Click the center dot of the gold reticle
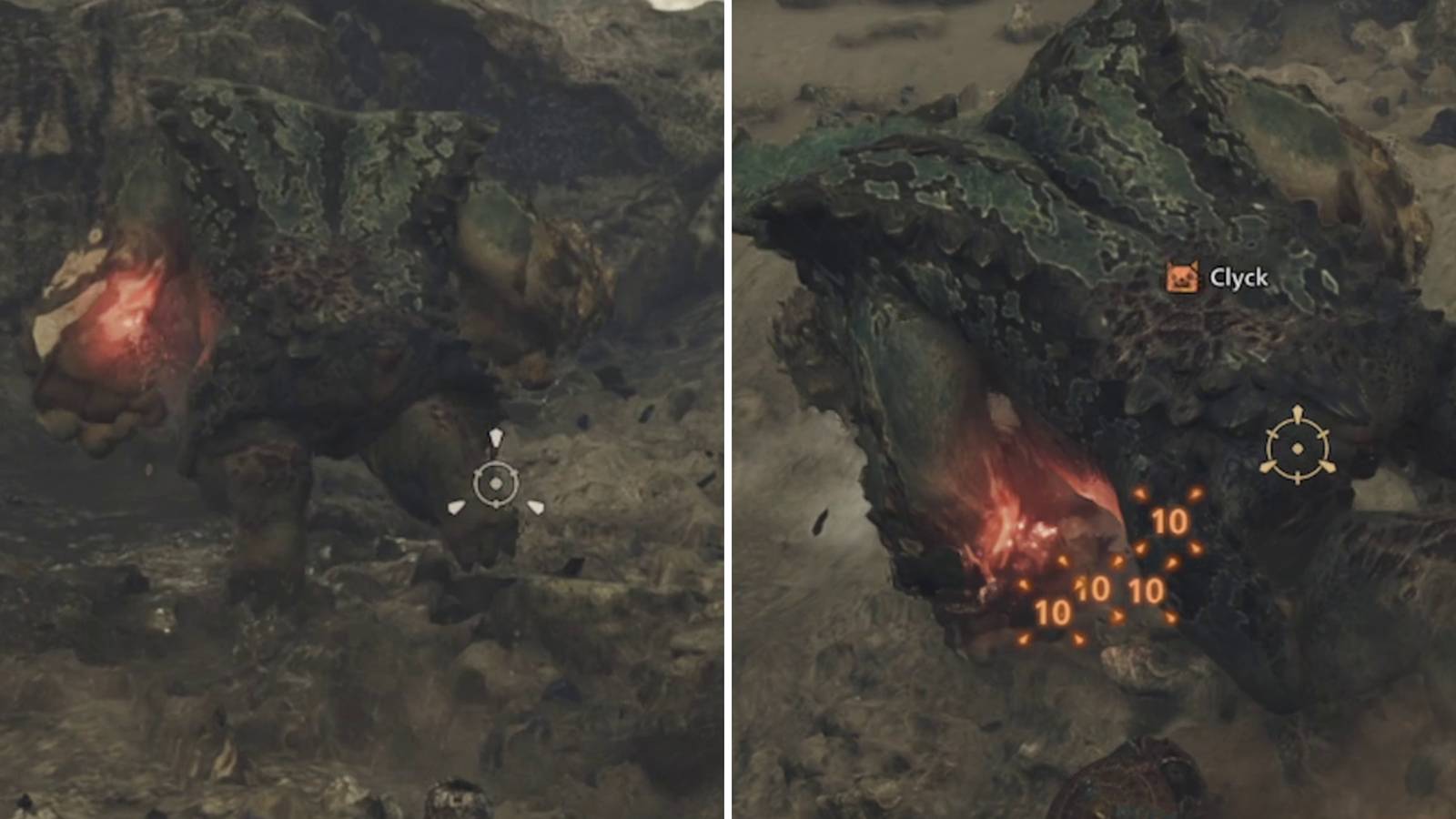Image resolution: width=1456 pixels, height=819 pixels. point(1297,448)
